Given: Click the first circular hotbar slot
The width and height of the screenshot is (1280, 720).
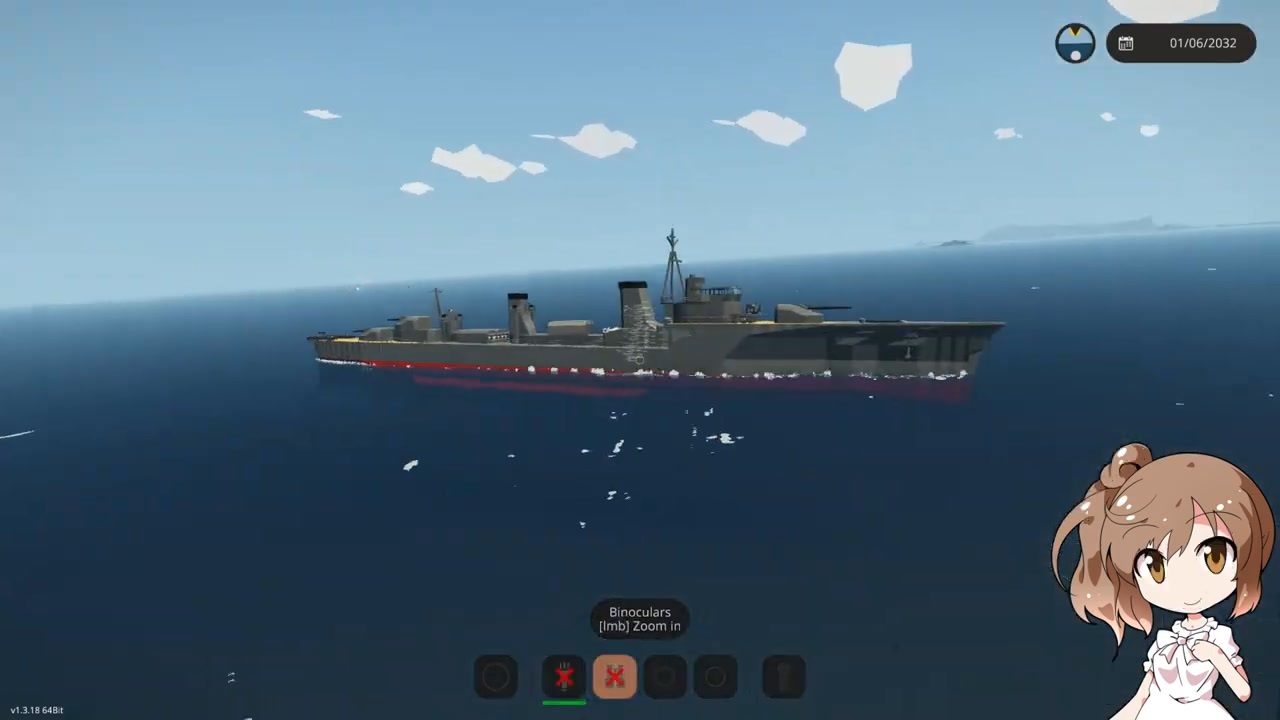Looking at the screenshot, I should [496, 677].
